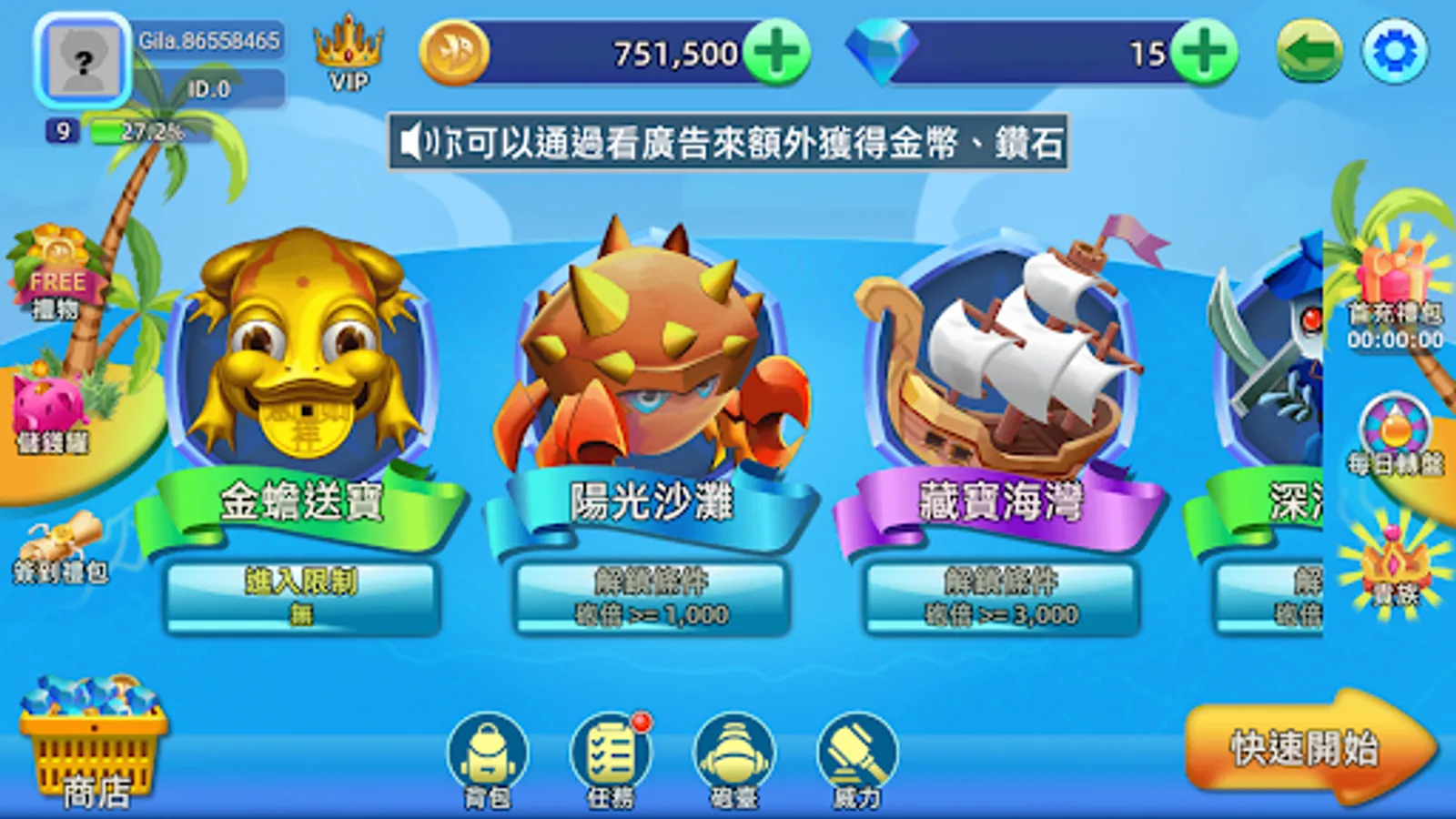
Task: Select the 陽光沙灘 crab stage
Action: (x=652, y=382)
